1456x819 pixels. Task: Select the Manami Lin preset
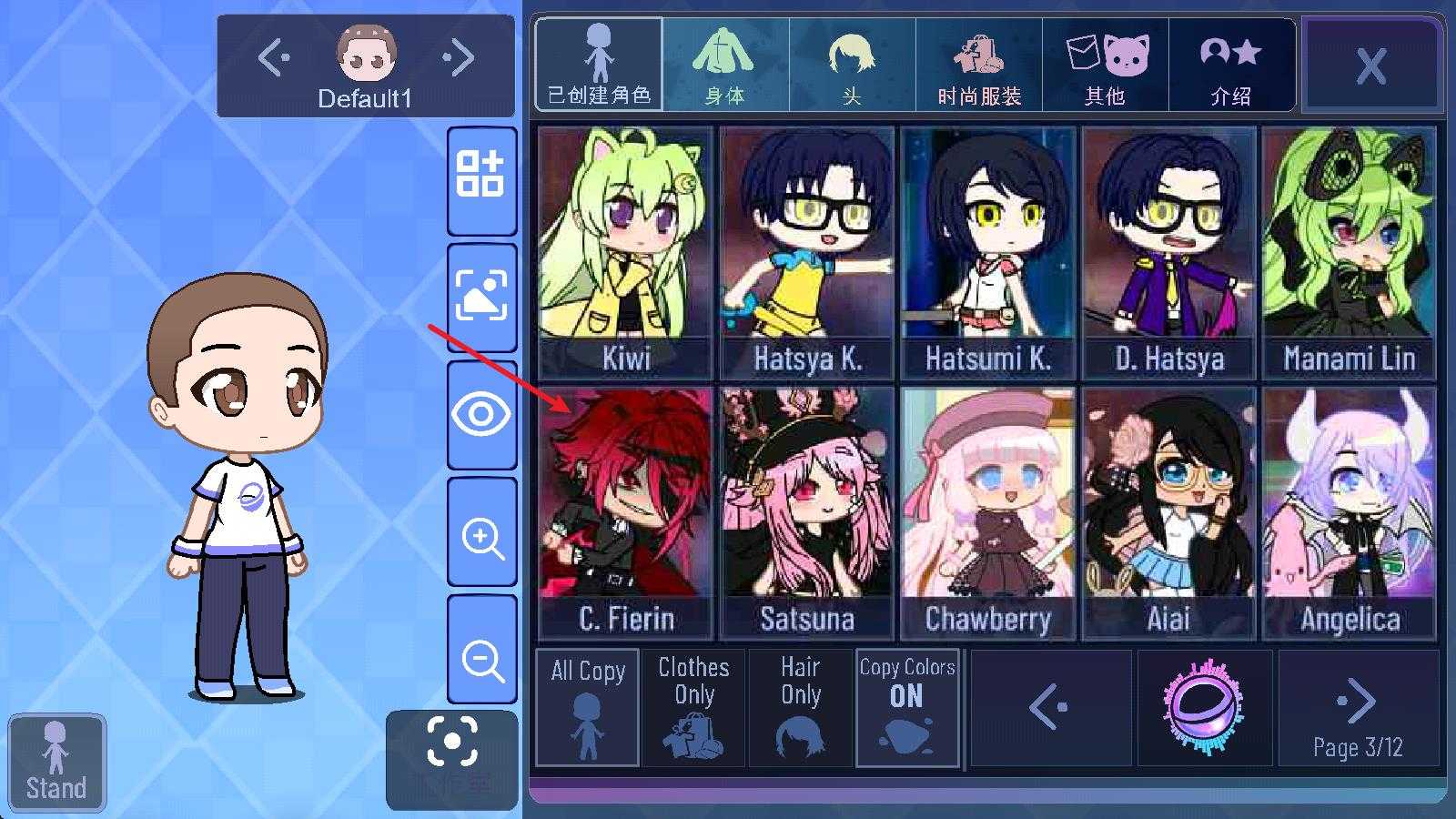tap(1349, 252)
